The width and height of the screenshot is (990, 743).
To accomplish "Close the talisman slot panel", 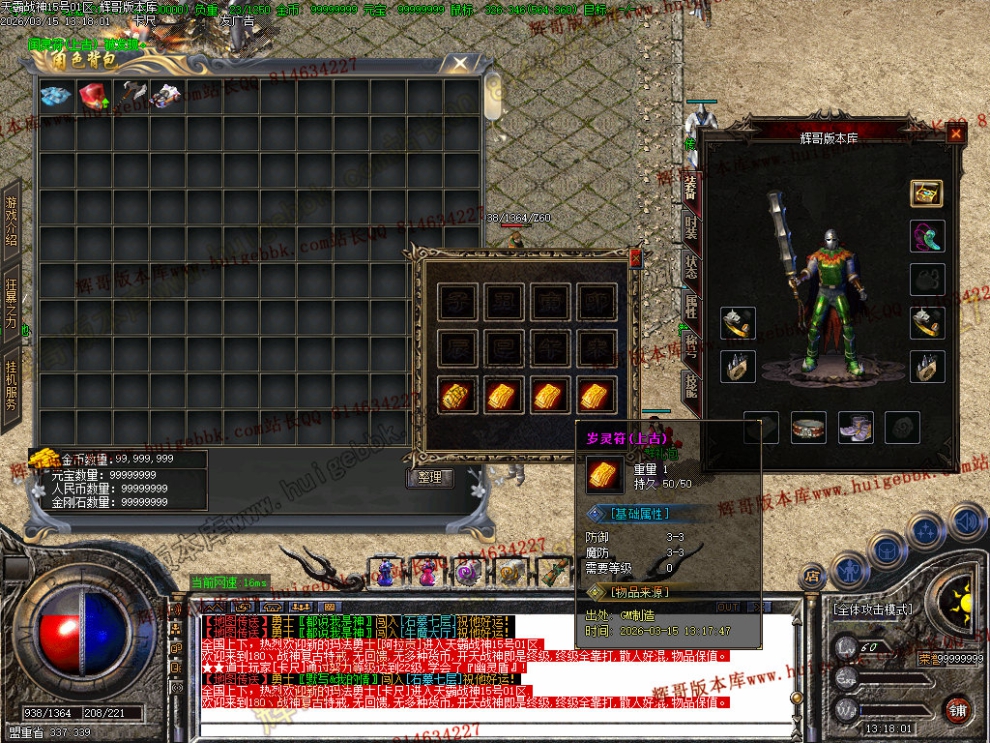I will (x=635, y=257).
